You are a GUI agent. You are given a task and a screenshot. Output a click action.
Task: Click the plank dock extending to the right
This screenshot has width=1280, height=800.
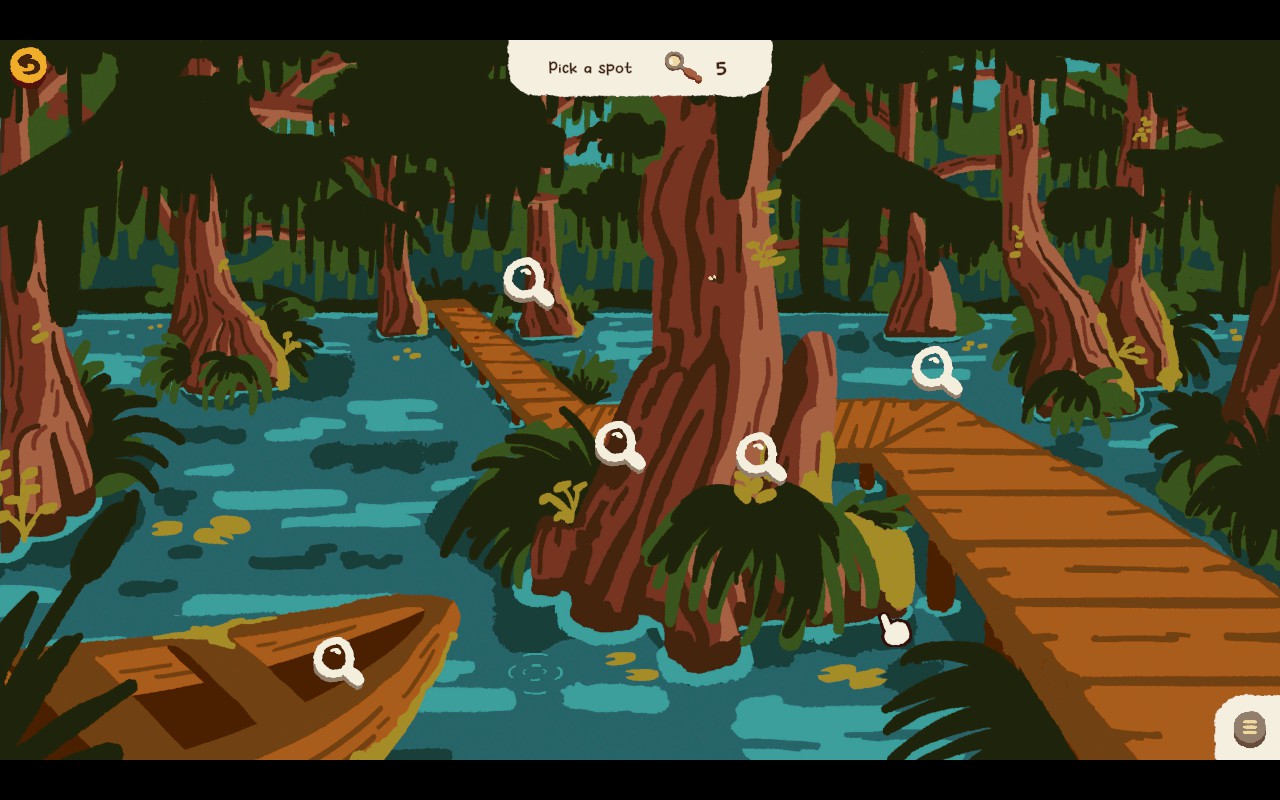pos(1050,550)
